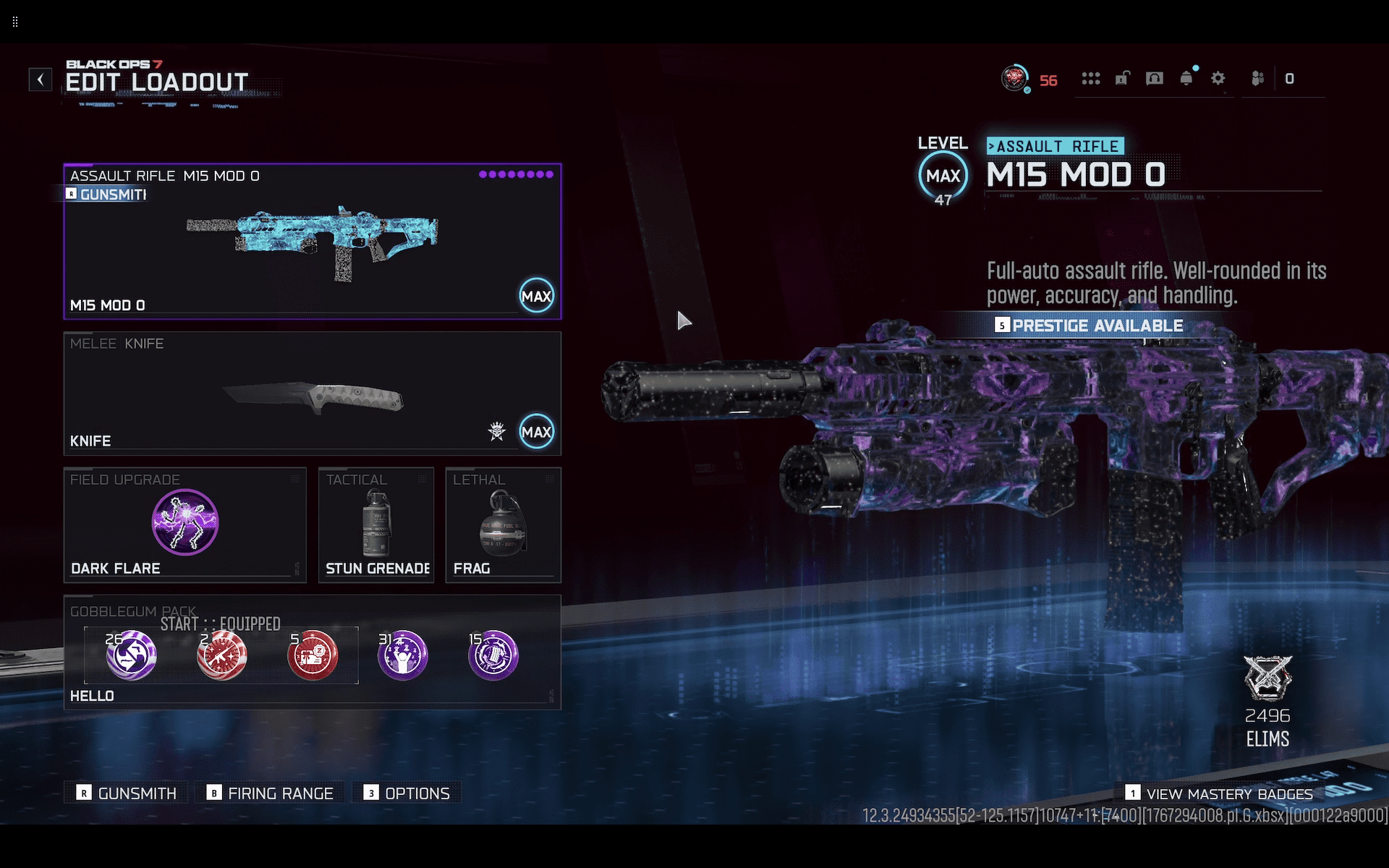Open the six-dot grid menu icon

point(1091,78)
